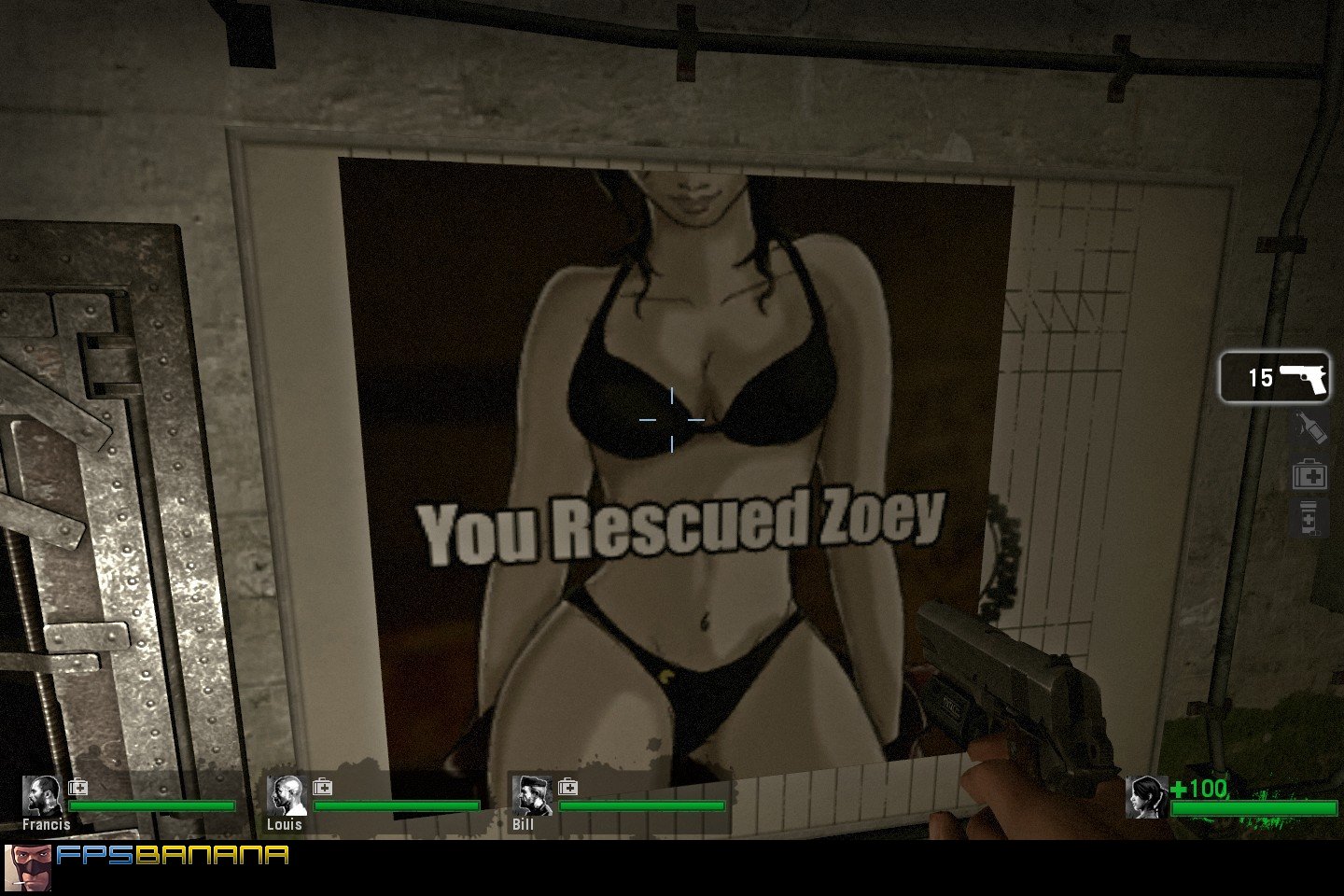
Task: Click the Molotov inventory slot icon
Action: click(x=1309, y=428)
